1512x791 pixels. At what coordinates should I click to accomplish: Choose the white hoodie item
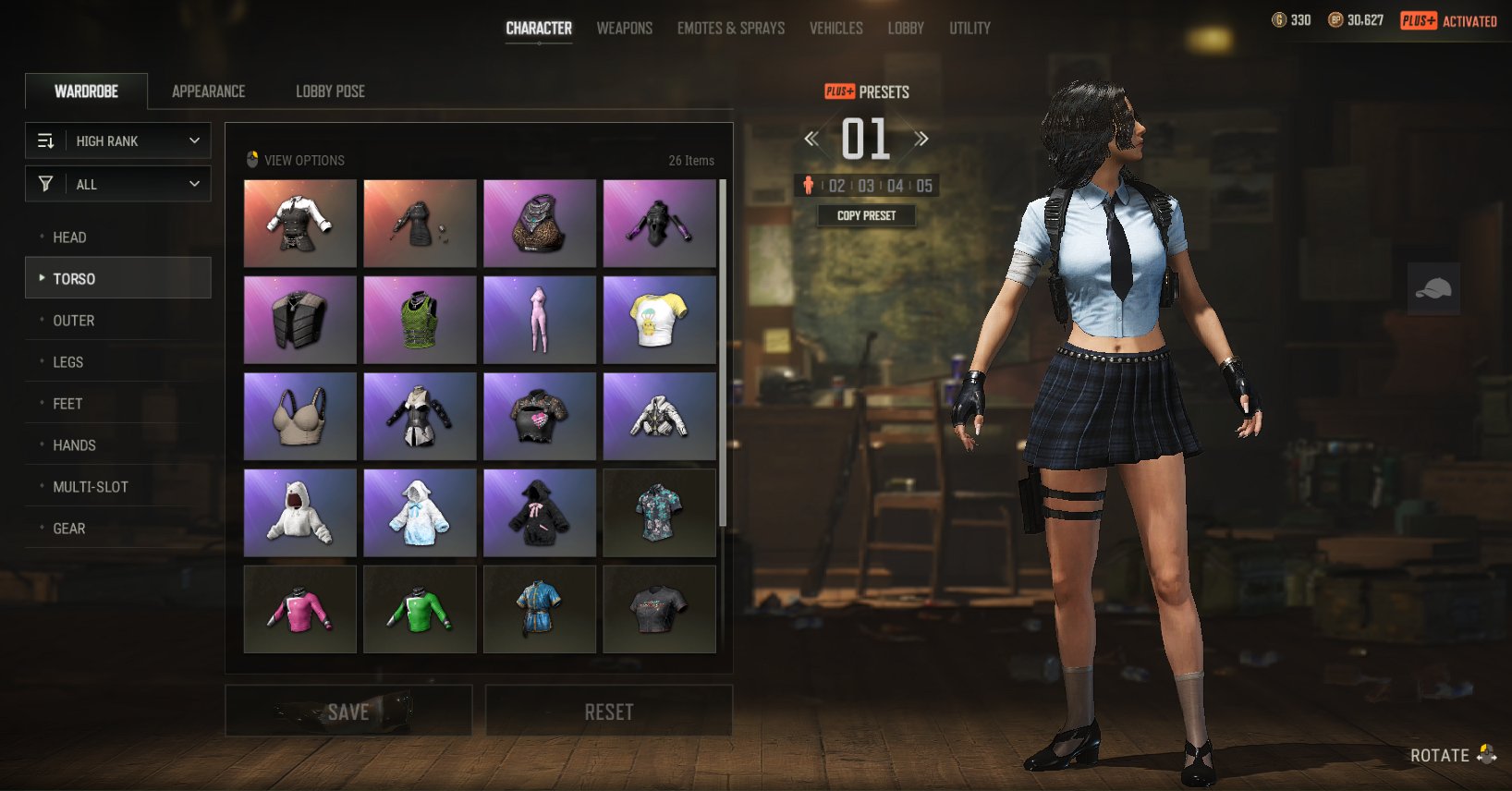(299, 513)
